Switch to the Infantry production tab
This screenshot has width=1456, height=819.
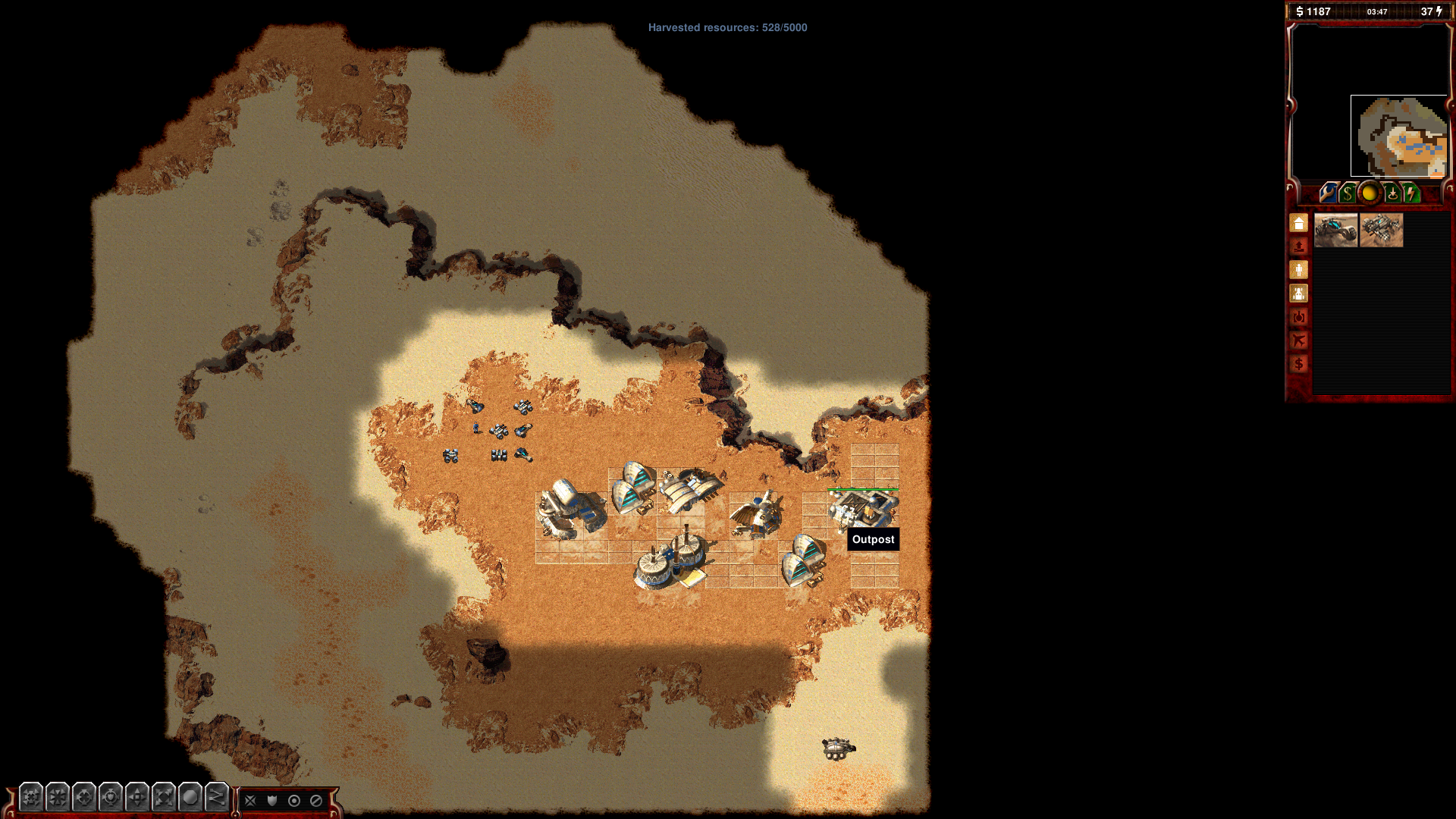click(x=1299, y=270)
